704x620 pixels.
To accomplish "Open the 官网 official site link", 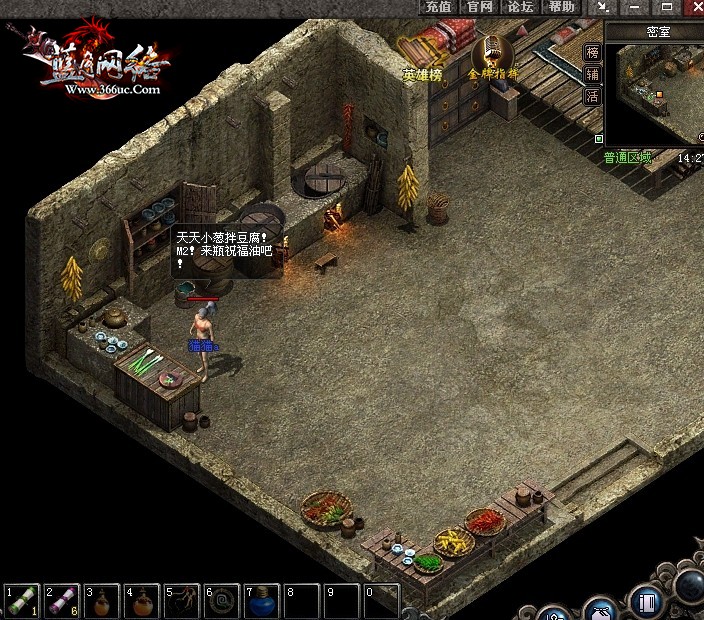I will [480, 7].
